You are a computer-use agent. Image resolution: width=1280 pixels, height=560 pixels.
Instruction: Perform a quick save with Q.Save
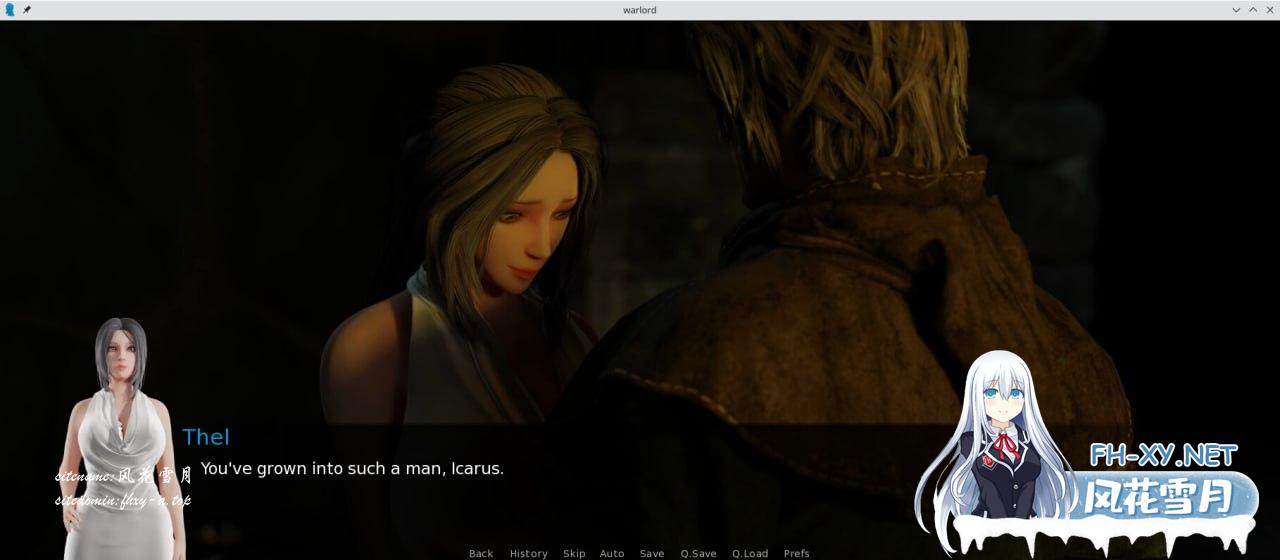tap(698, 553)
